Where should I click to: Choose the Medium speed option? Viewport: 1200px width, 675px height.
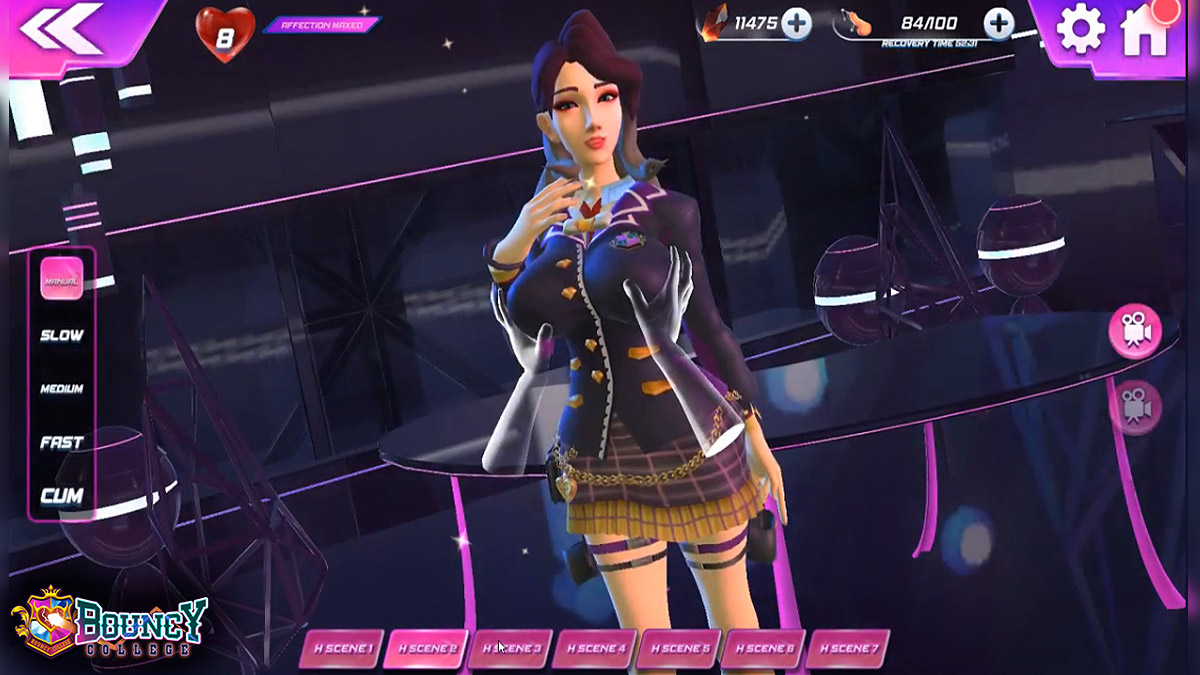pos(62,389)
